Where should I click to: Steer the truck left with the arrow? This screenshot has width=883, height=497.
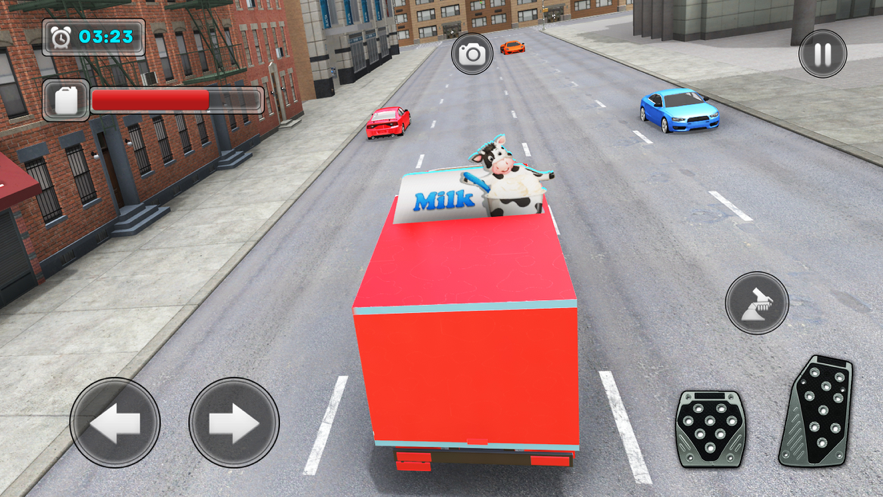115,423
